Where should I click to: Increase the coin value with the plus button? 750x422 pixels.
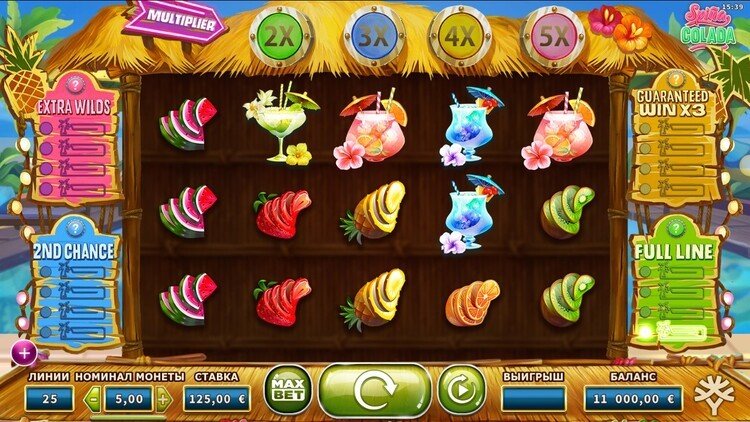(x=164, y=399)
